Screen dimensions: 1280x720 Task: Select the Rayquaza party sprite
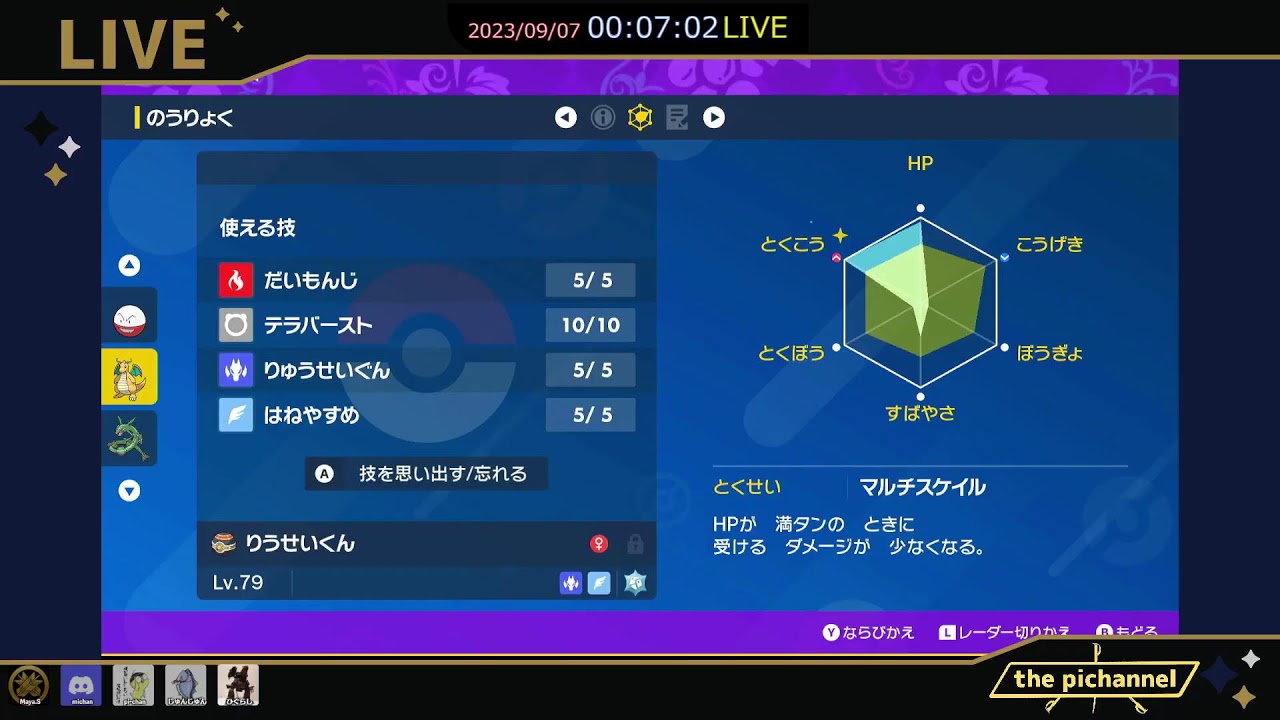coord(129,437)
